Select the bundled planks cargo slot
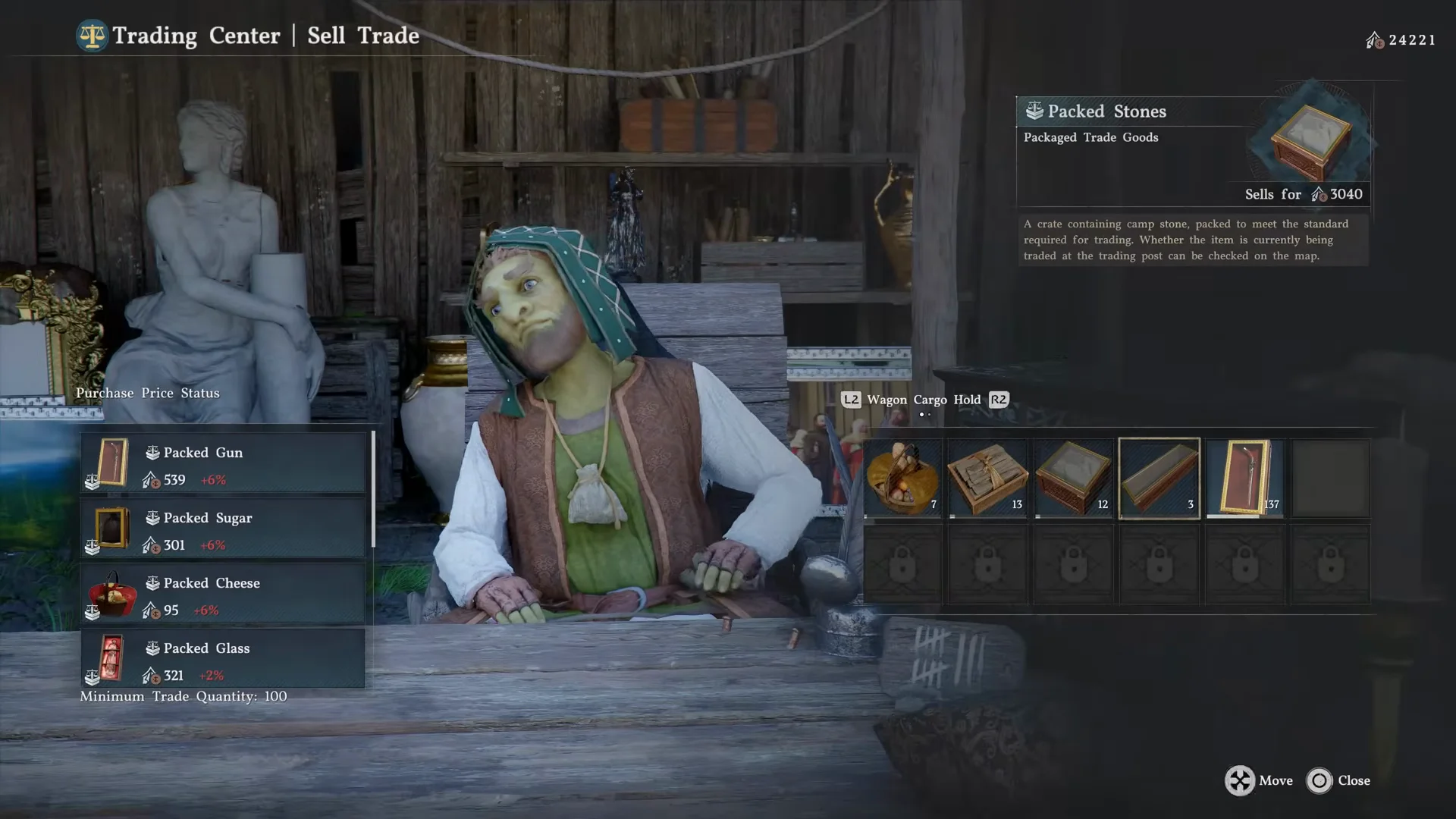Screen dimensions: 1456x819 987,478
